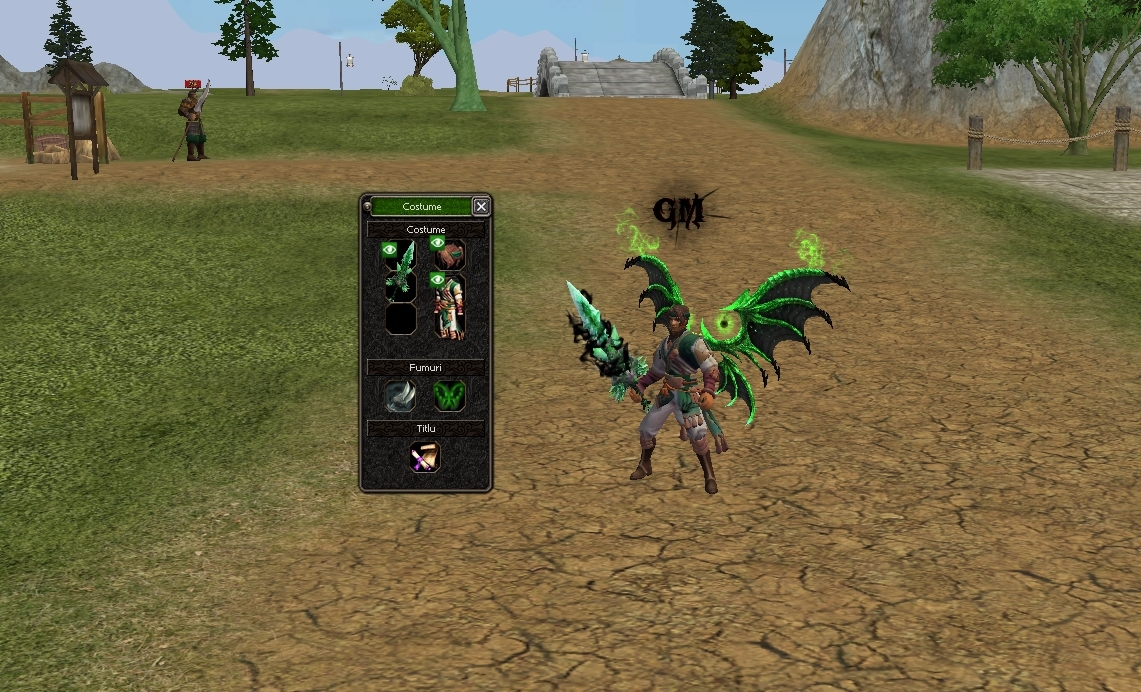This screenshot has width=1141, height=692.
Task: Toggle visibility eye on the hairstyle costume
Action: point(437,242)
